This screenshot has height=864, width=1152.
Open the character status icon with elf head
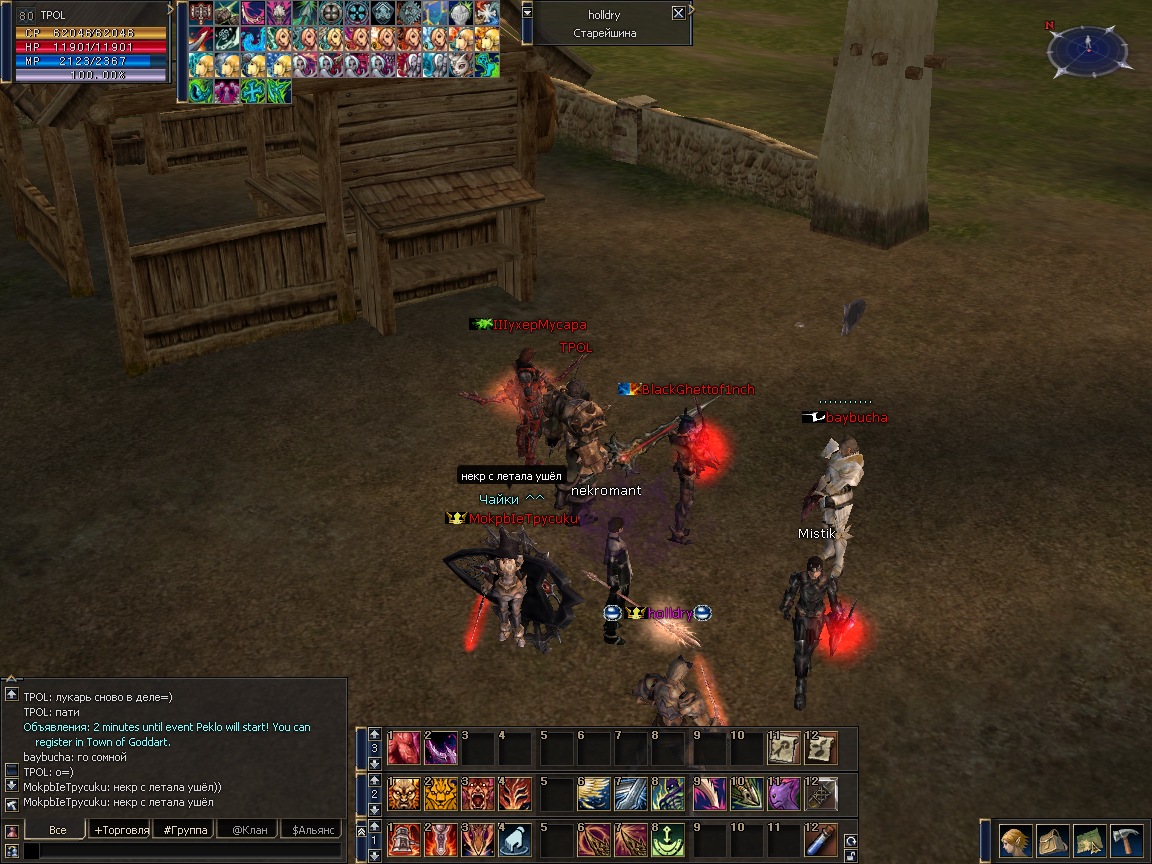(x=1016, y=839)
